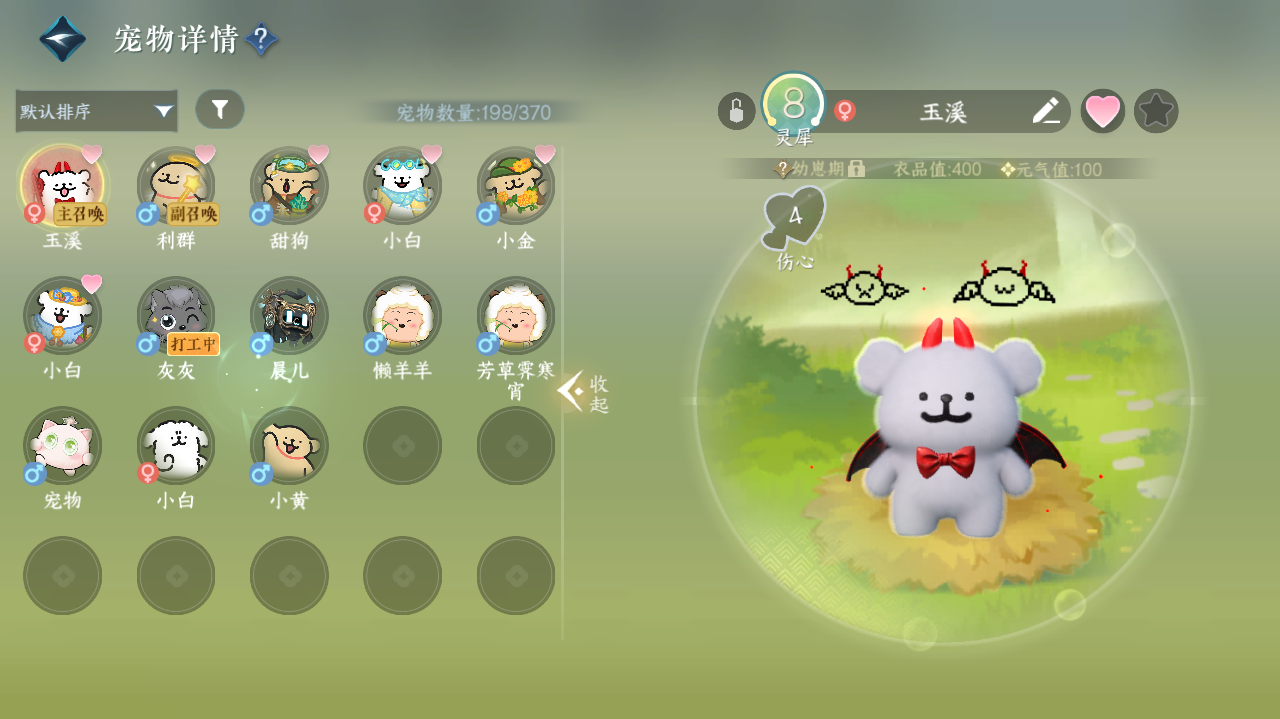Select main summon pet 玉溪 in the list

click(x=62, y=186)
